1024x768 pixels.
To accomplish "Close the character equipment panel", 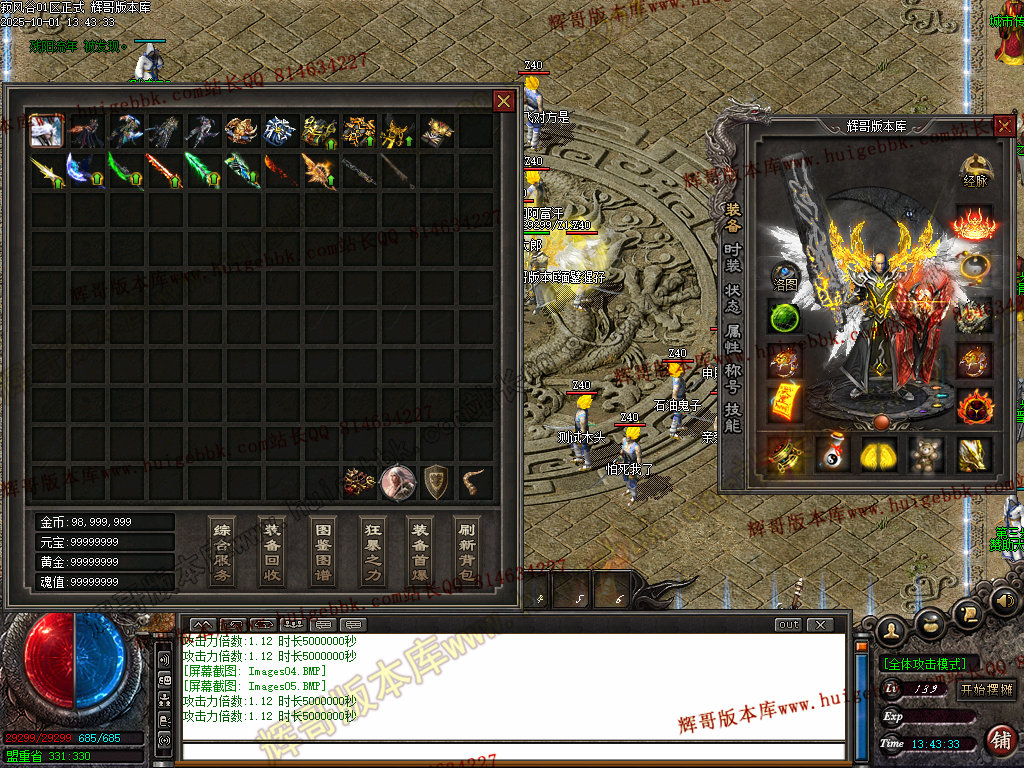I will [x=1004, y=126].
